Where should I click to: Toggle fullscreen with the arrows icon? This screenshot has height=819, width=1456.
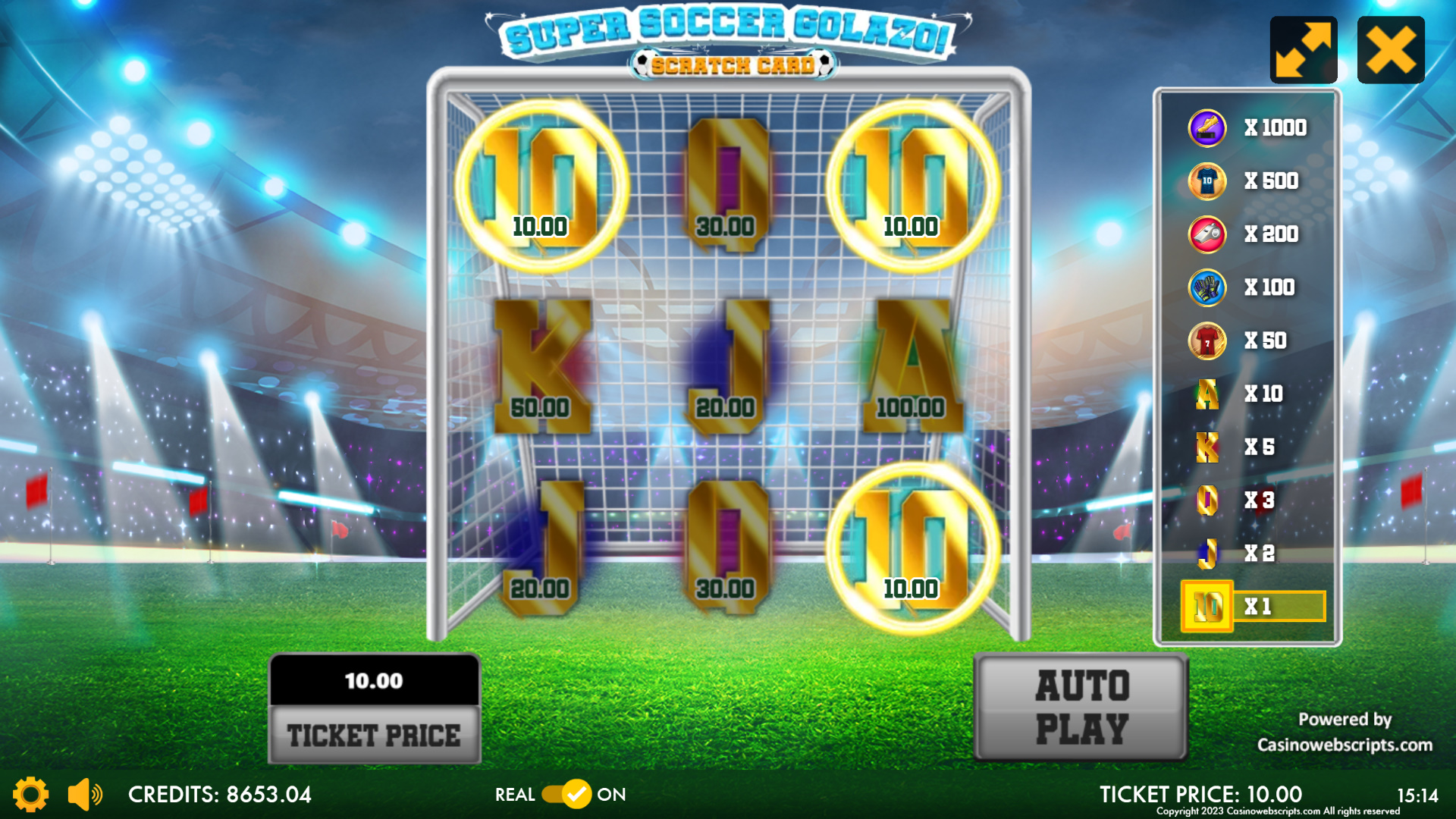pyautogui.click(x=1303, y=50)
